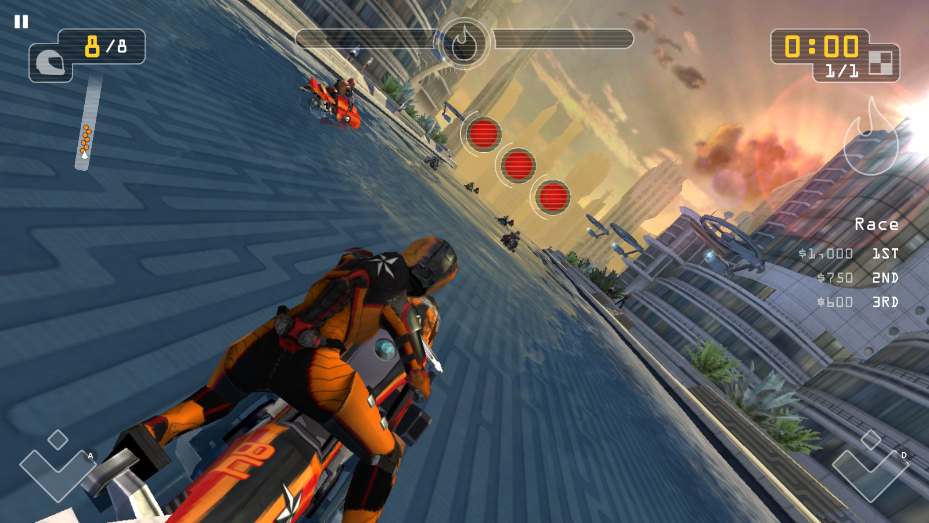Viewport: 929px width, 523px height.
Task: Tap the right steering arrow control
Action: (x=870, y=469)
